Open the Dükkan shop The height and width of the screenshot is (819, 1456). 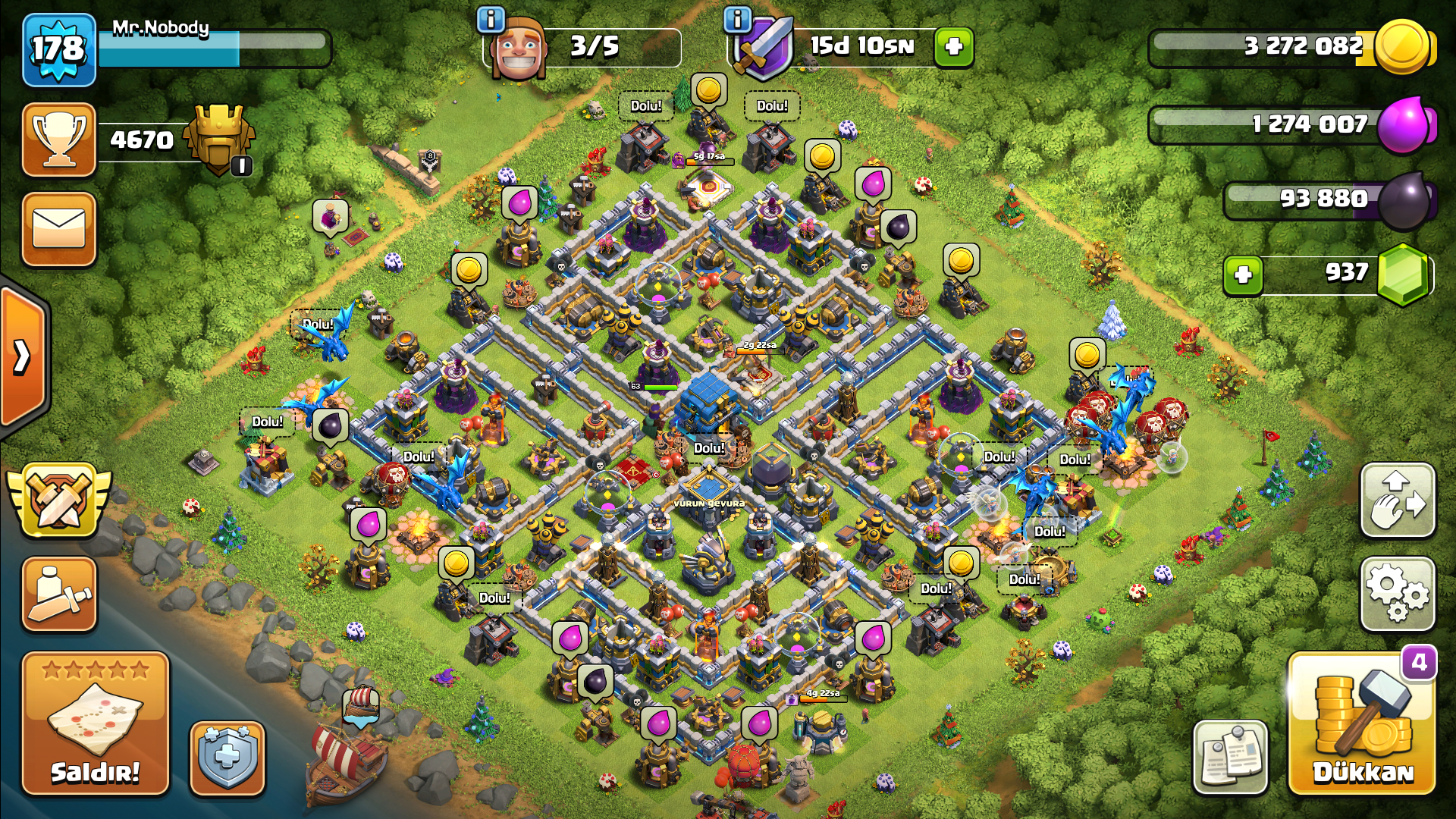point(1362,723)
